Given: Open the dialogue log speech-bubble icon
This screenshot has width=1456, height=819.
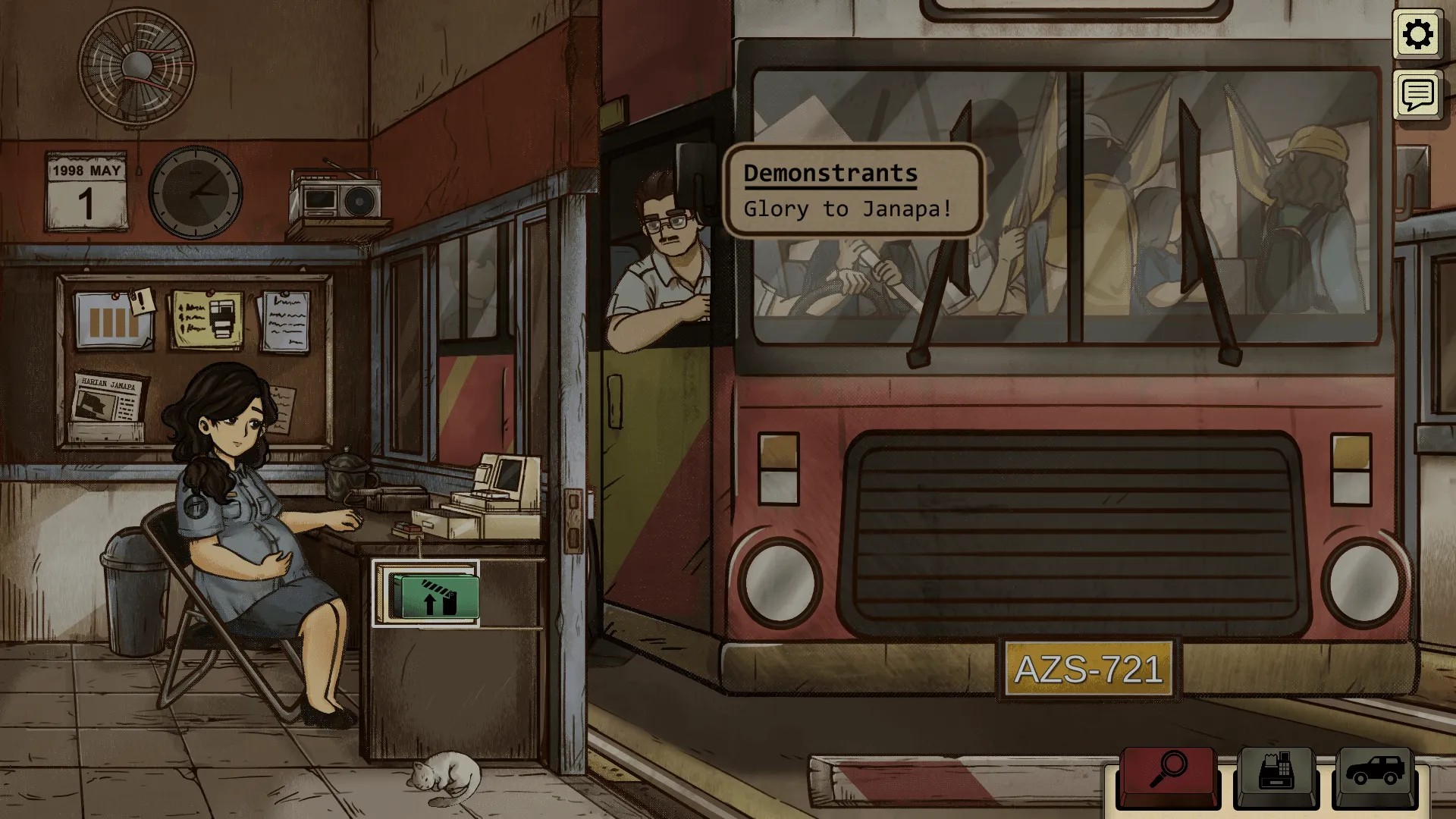Looking at the screenshot, I should coord(1417,96).
